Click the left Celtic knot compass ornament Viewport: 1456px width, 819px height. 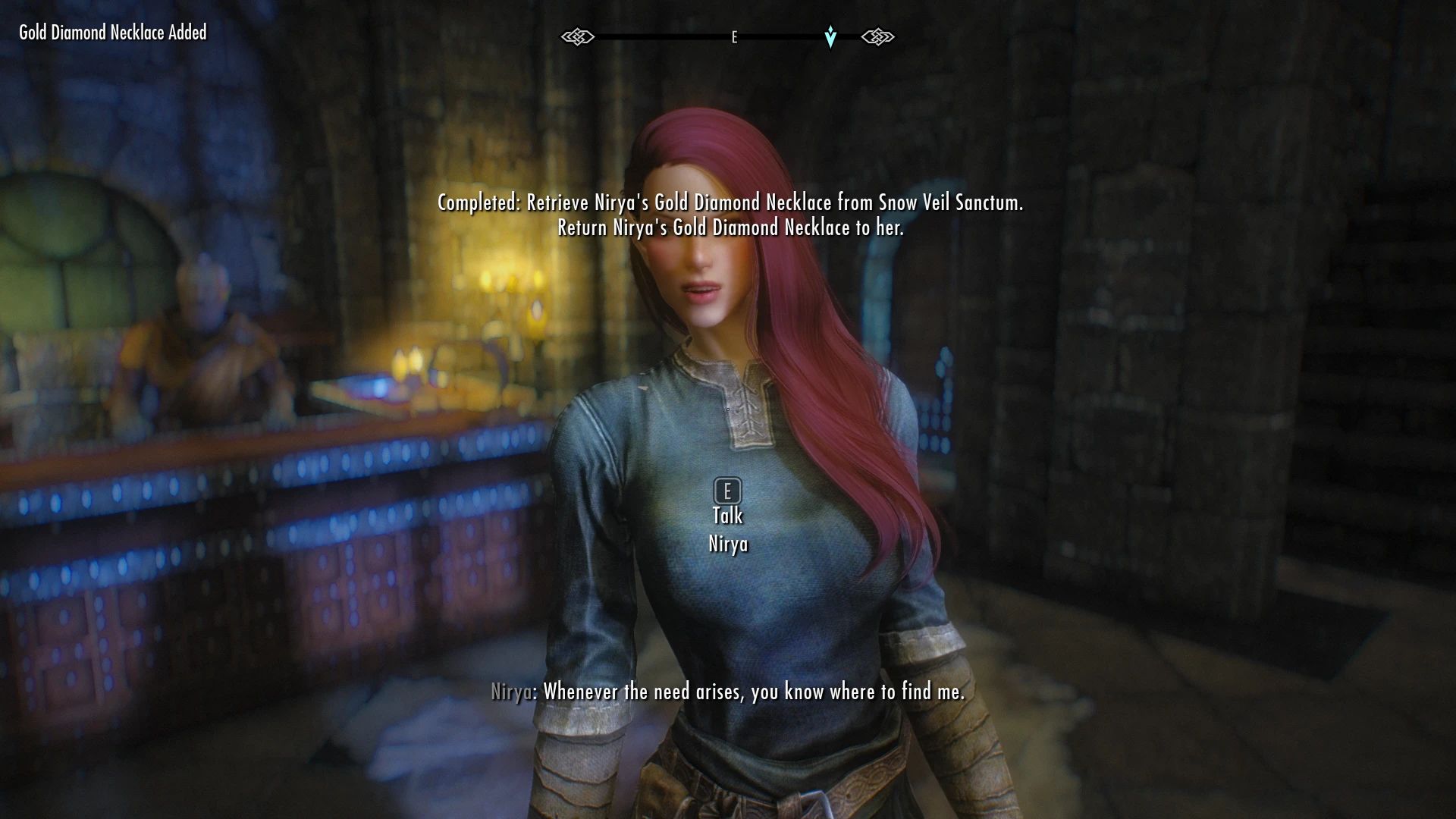coord(578,36)
